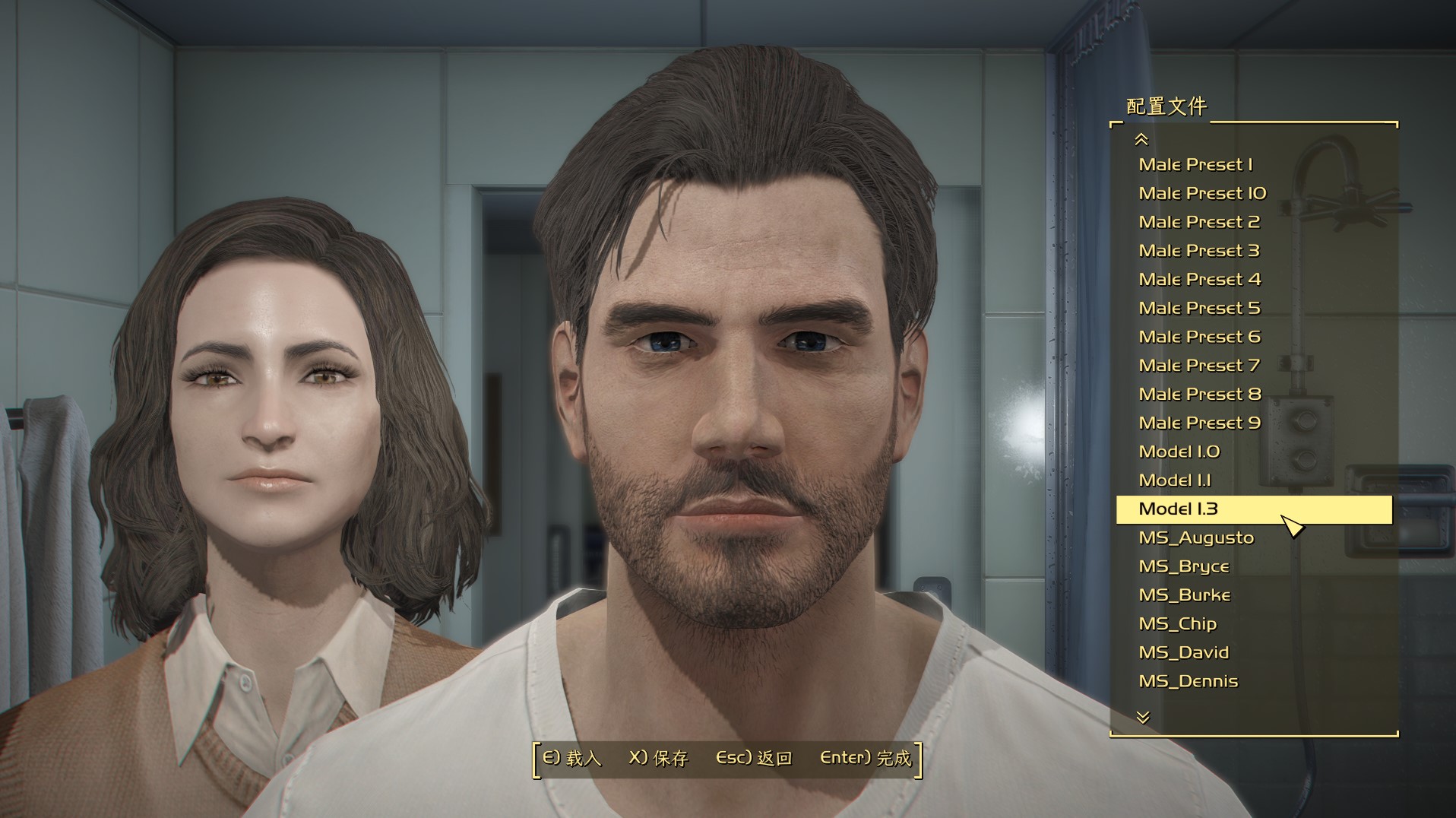This screenshot has height=818, width=1456.
Task: Click the down chevron below the preset list
Action: click(1143, 717)
